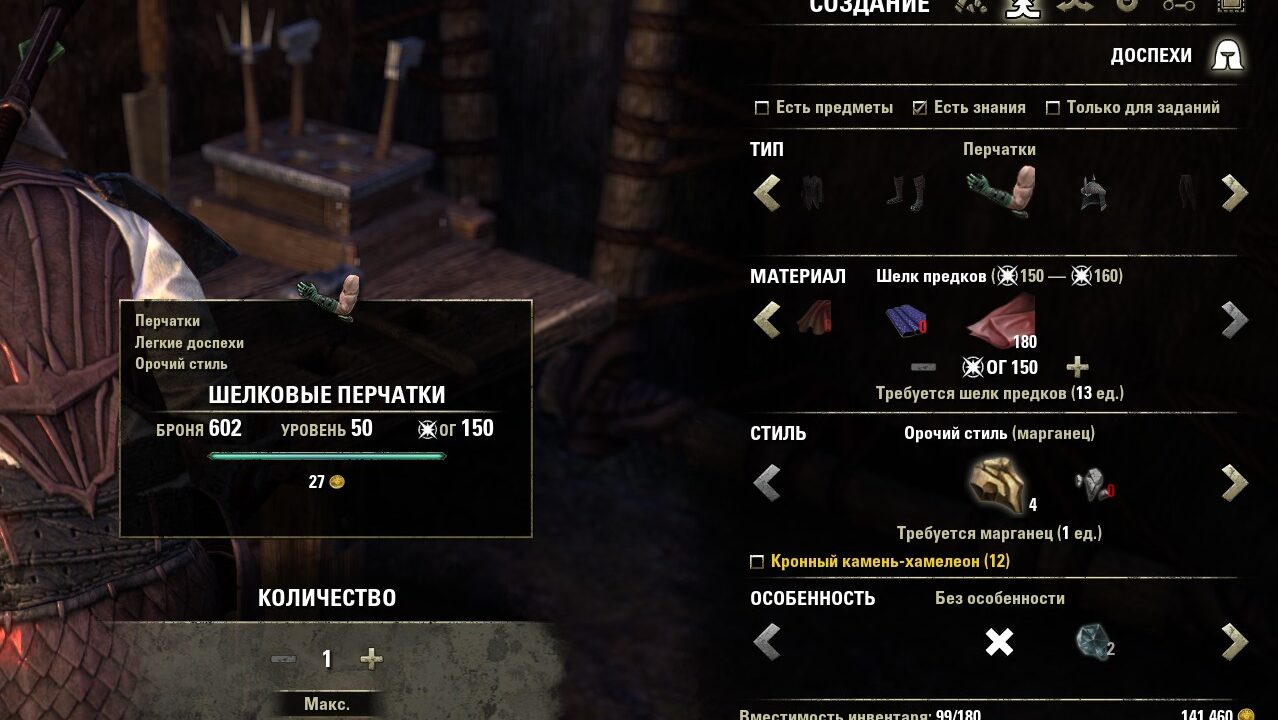This screenshot has width=1278, height=720.
Task: Increase the crafting quantity with plus
Action: (x=371, y=659)
